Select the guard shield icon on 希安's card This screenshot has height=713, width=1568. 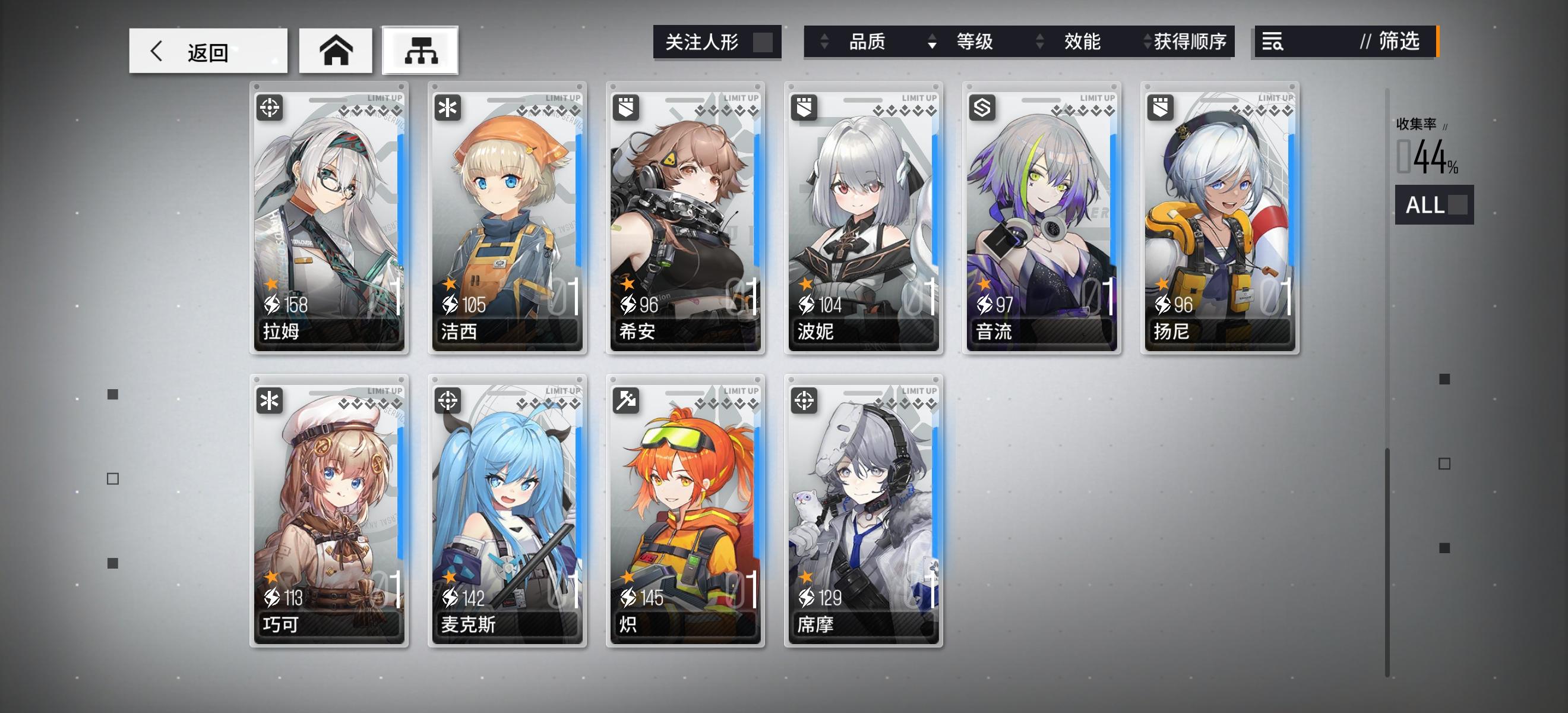[625, 108]
